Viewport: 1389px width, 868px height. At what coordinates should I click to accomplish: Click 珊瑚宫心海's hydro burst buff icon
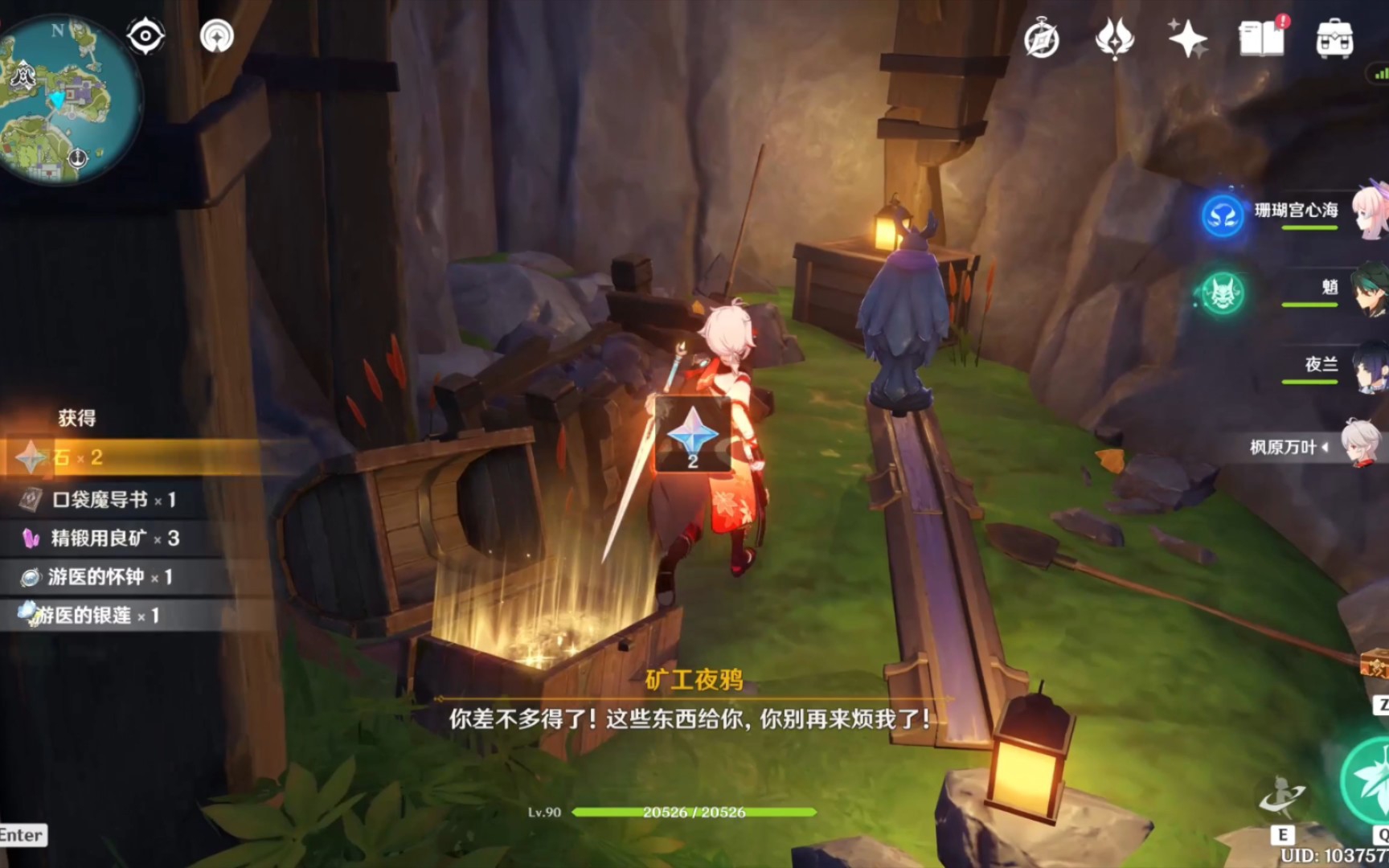[1223, 215]
